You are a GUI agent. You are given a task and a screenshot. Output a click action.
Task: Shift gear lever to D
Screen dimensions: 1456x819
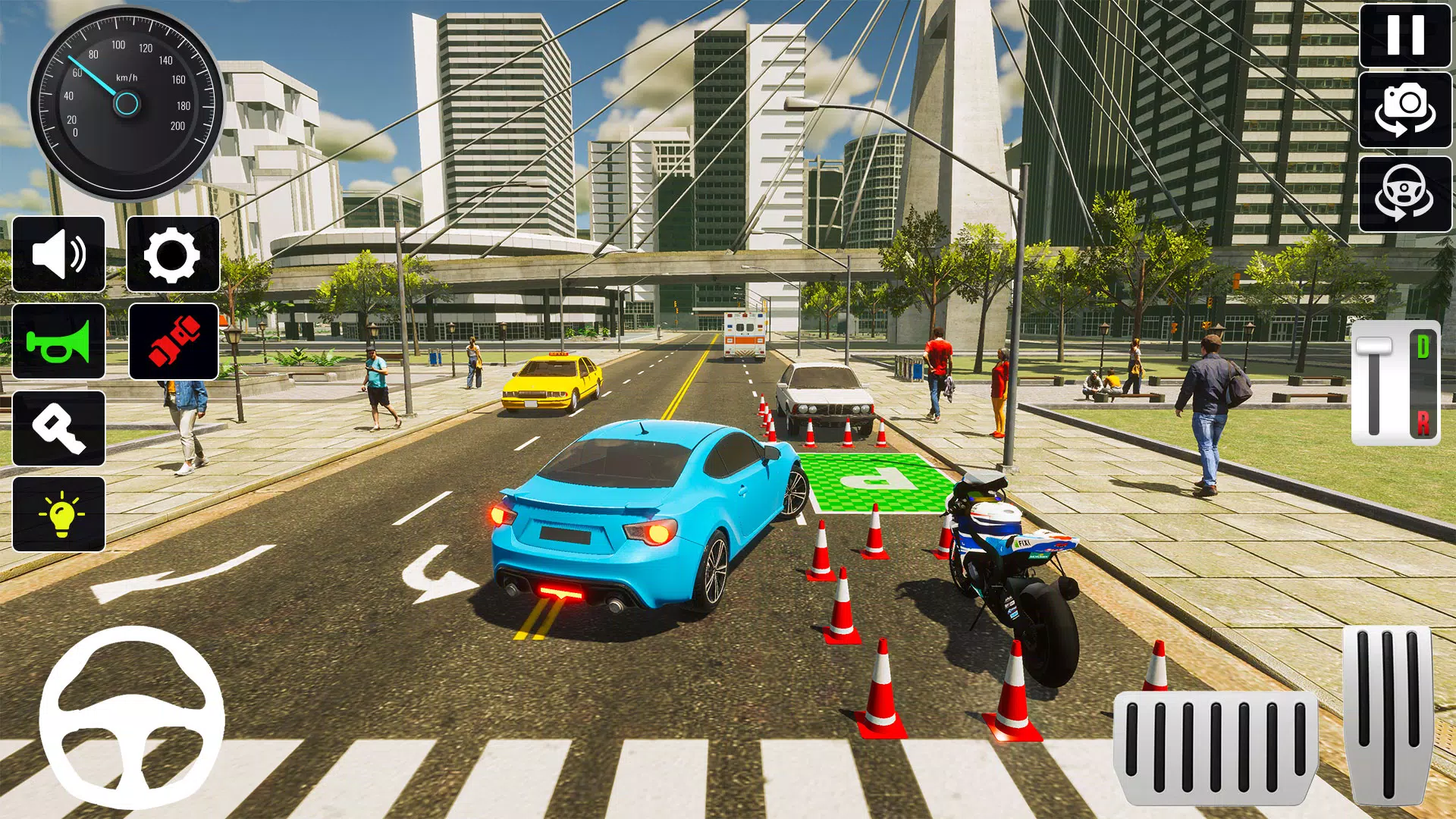click(1423, 347)
